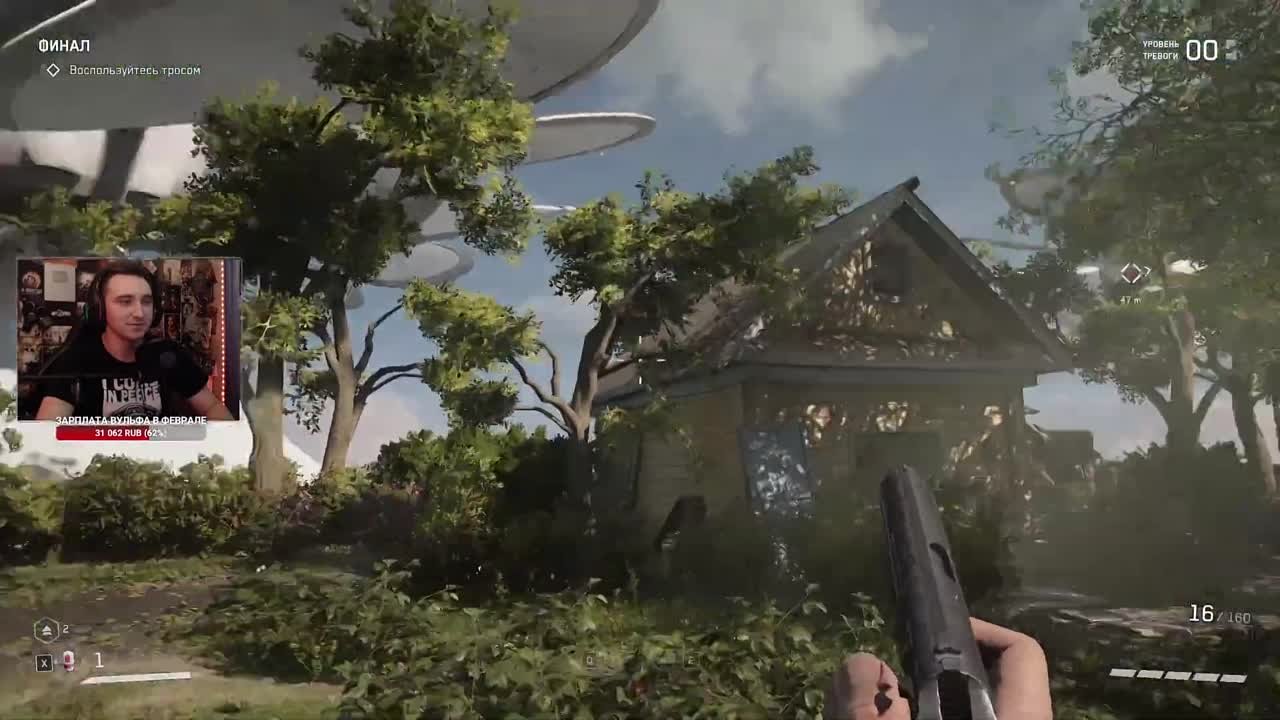
Task: Click the hexagonal ability icon in bottom-left
Action: [x=46, y=628]
